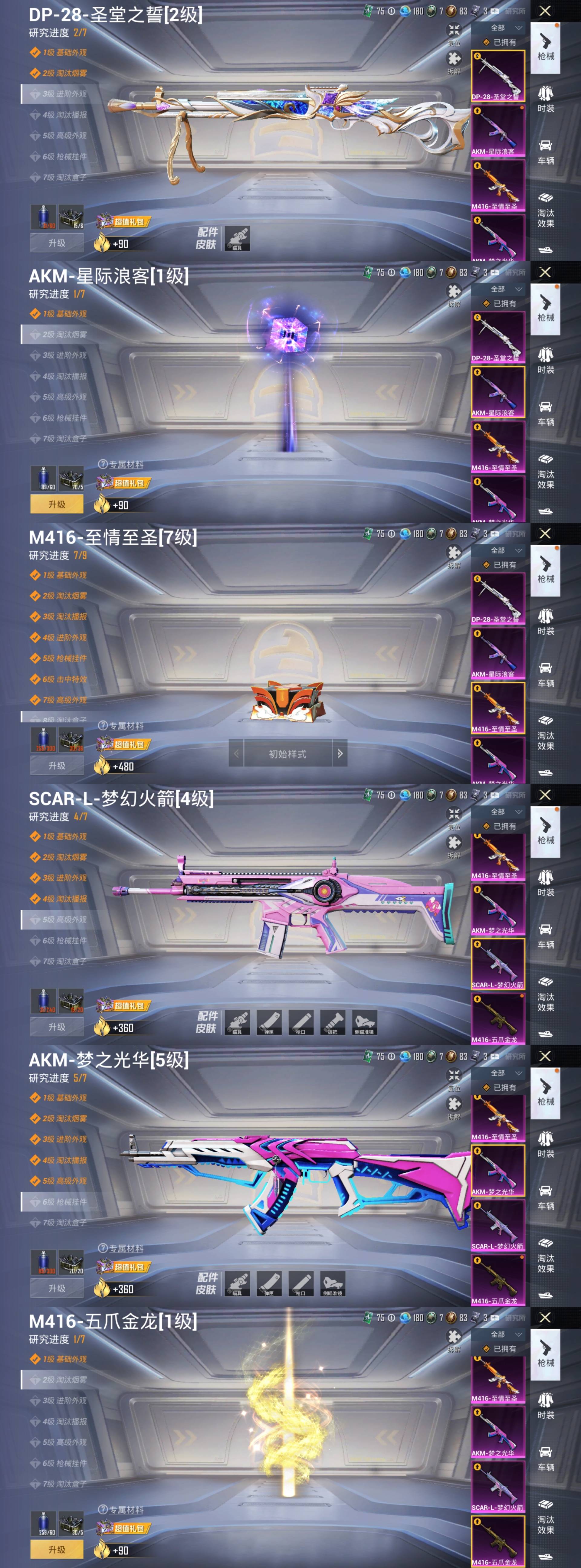
Task: Select the 6级 击中特效 level row
Action: pos(64,679)
